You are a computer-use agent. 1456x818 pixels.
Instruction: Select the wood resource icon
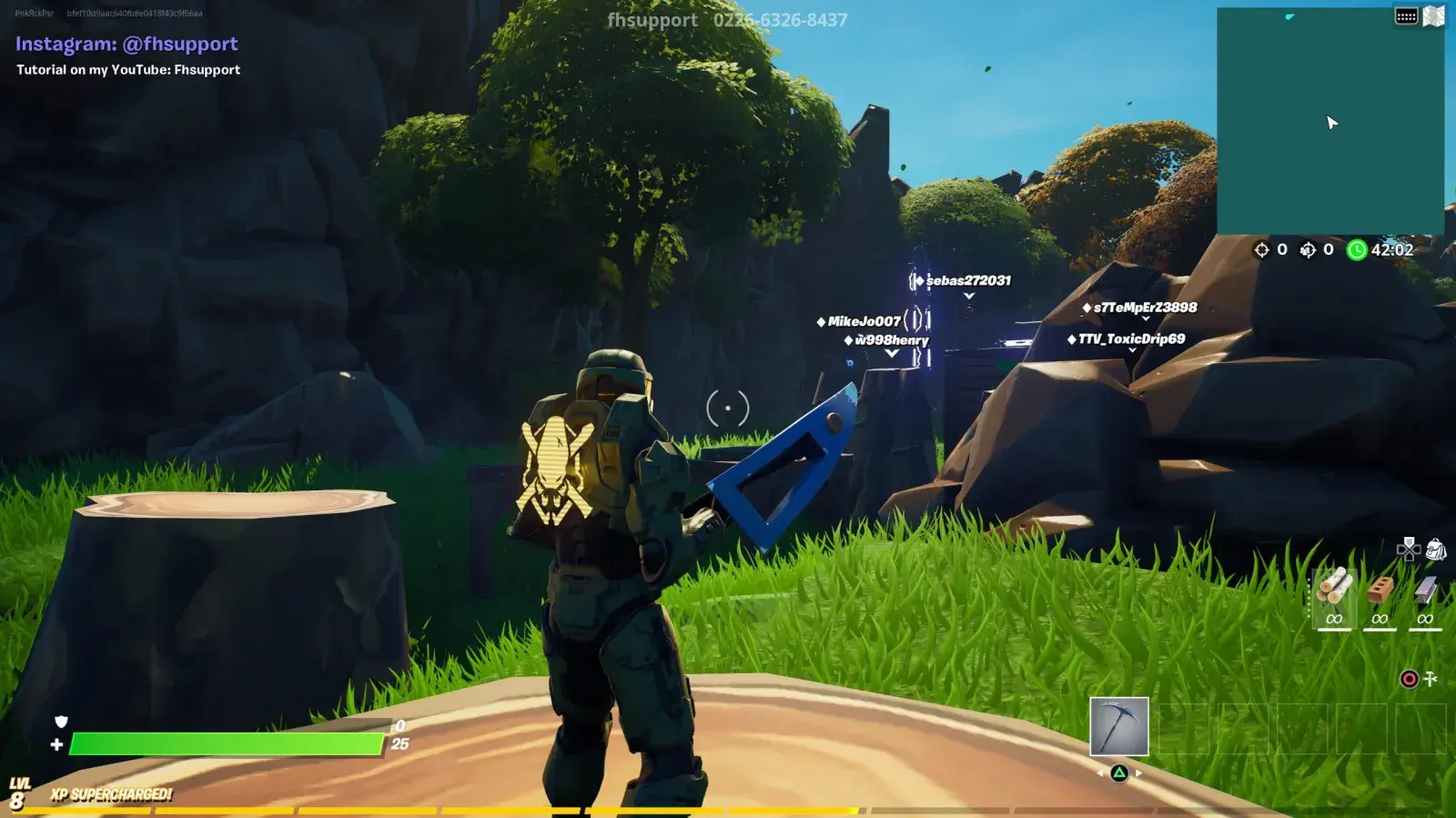tap(1334, 590)
